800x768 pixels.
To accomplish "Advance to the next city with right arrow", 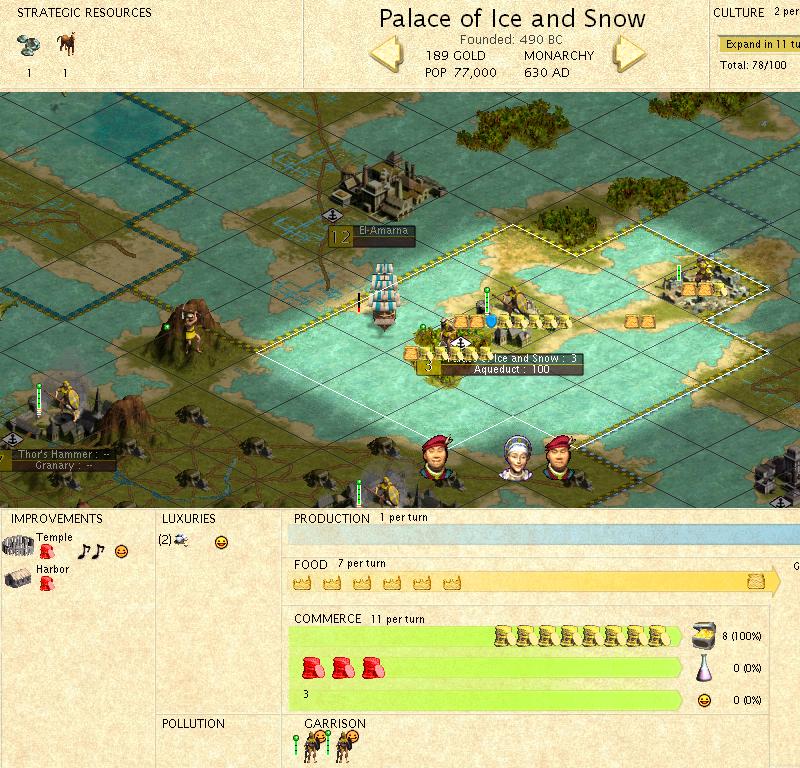I will [x=632, y=54].
